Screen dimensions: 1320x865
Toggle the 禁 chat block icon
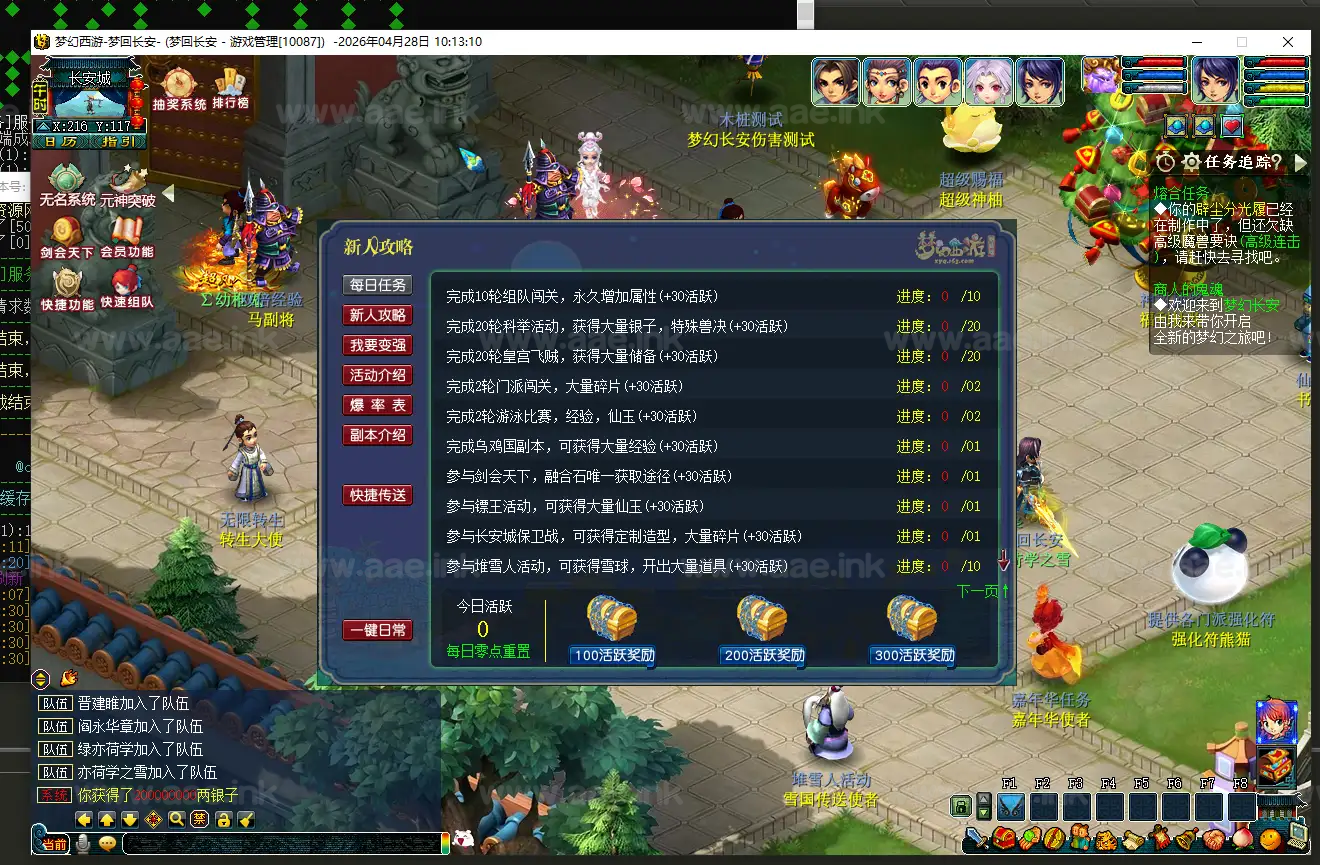(201, 821)
